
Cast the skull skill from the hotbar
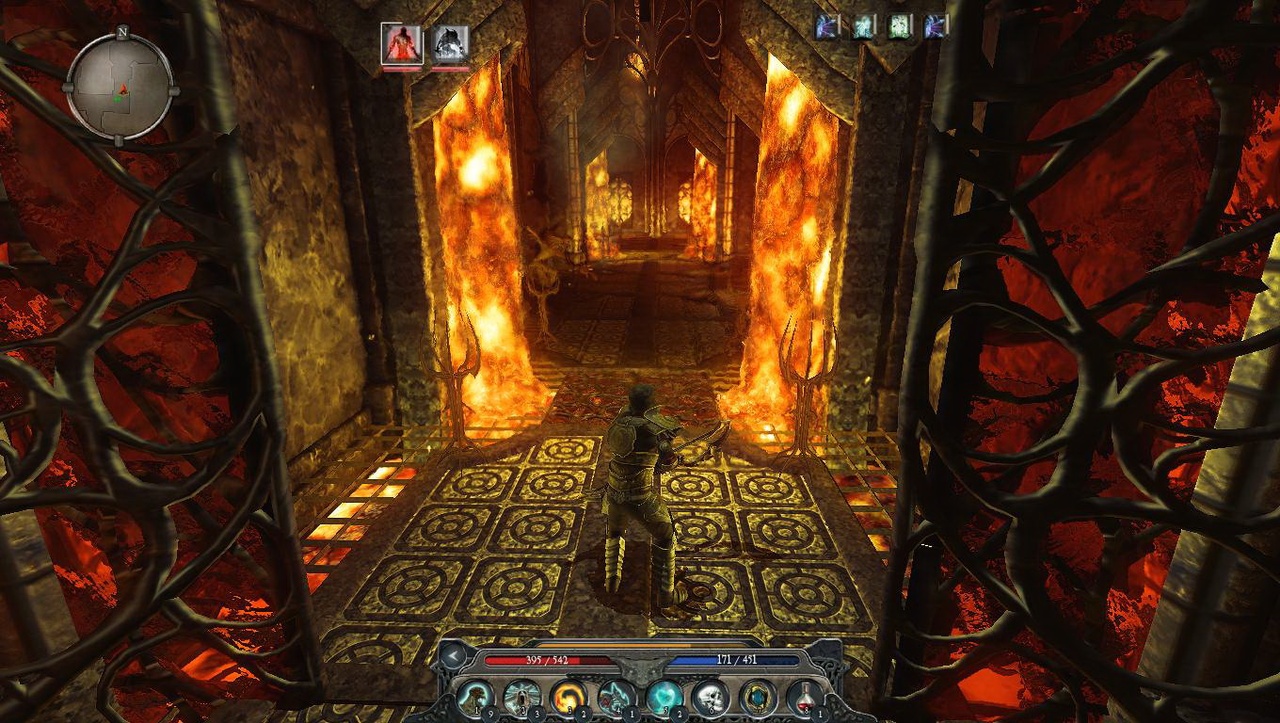(x=709, y=698)
